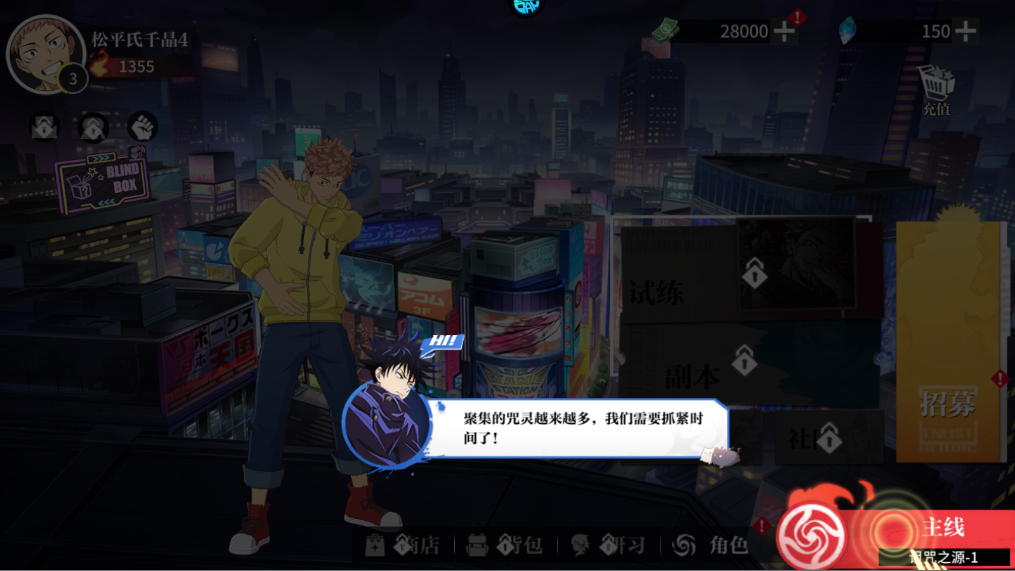The image size is (1015, 571).
Task: Add more cash with the plus button
Action: (x=785, y=31)
